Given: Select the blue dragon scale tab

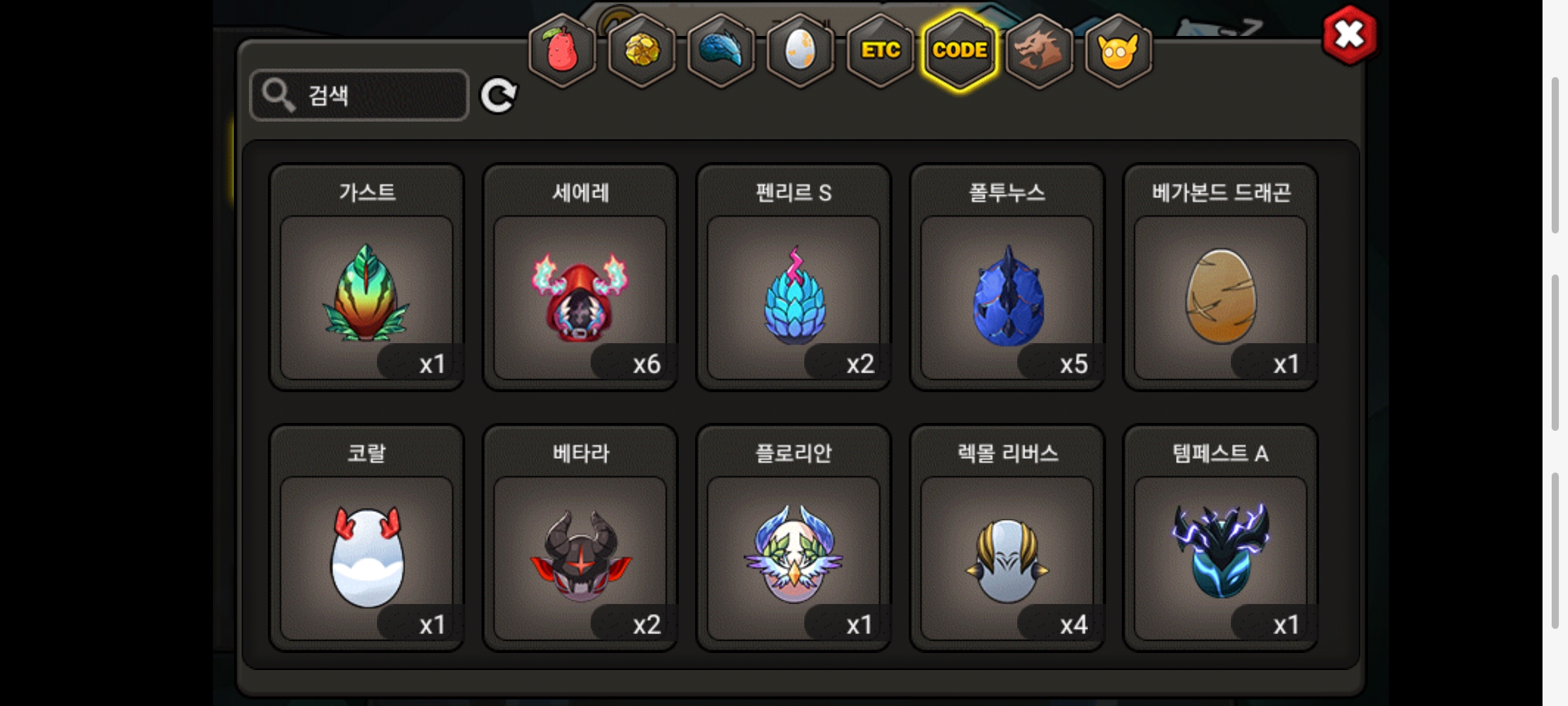Looking at the screenshot, I should [721, 50].
